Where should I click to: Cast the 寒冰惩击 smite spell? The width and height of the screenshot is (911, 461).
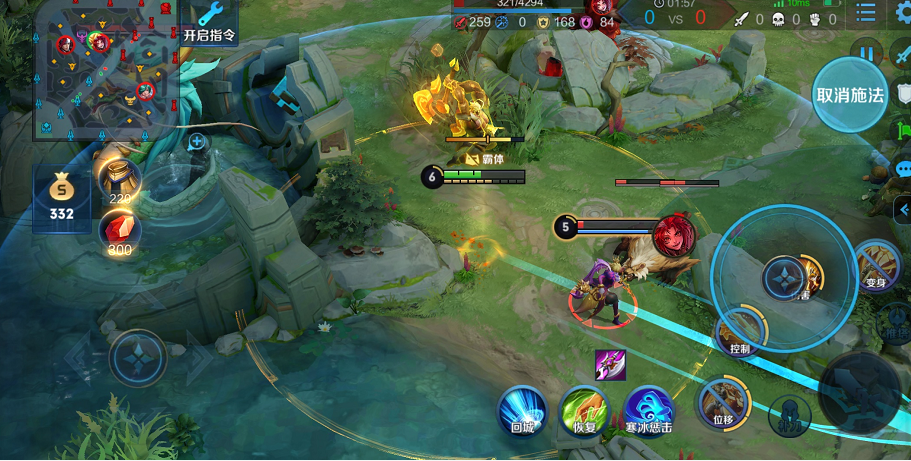click(x=648, y=410)
